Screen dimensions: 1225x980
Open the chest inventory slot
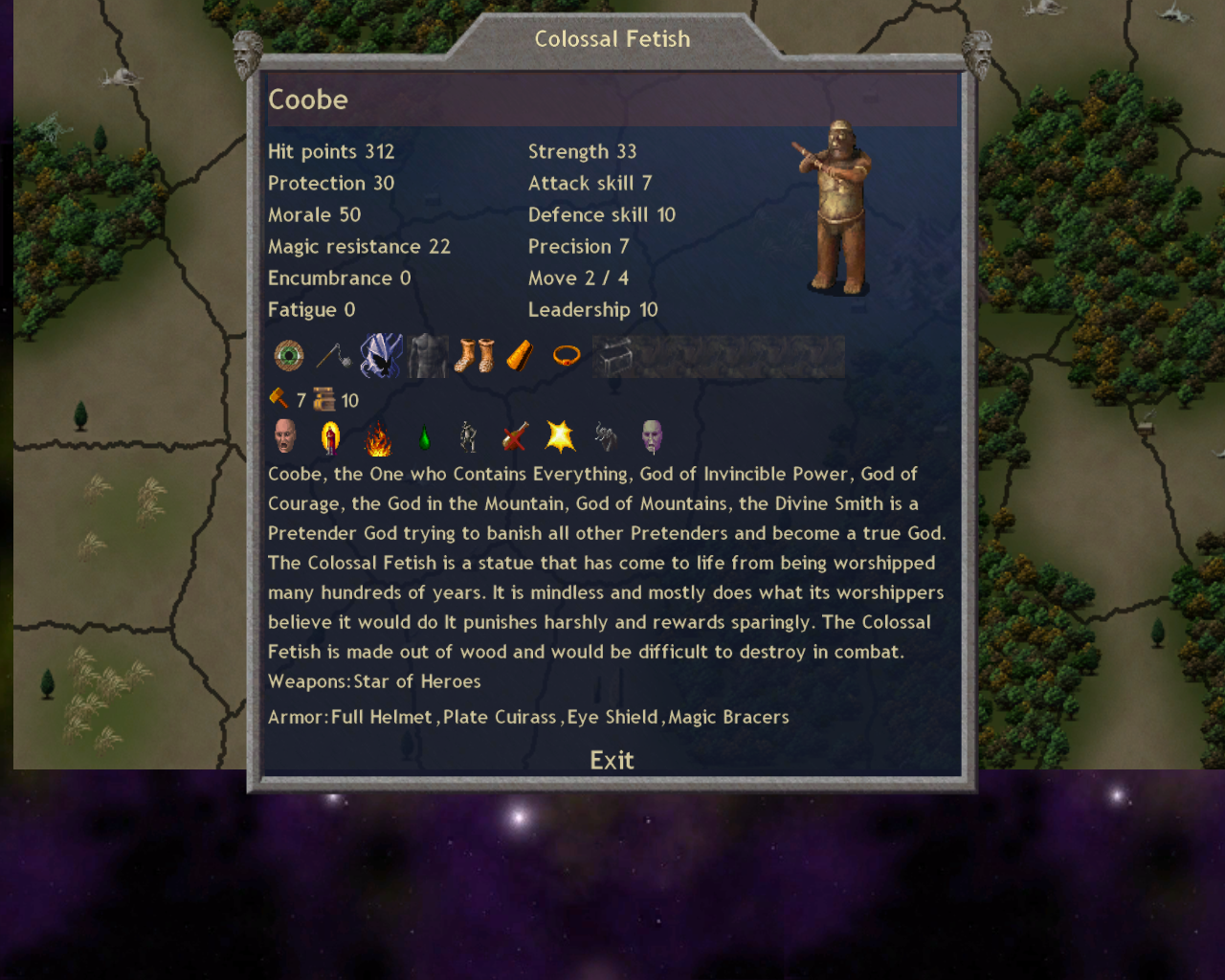pyautogui.click(x=613, y=356)
